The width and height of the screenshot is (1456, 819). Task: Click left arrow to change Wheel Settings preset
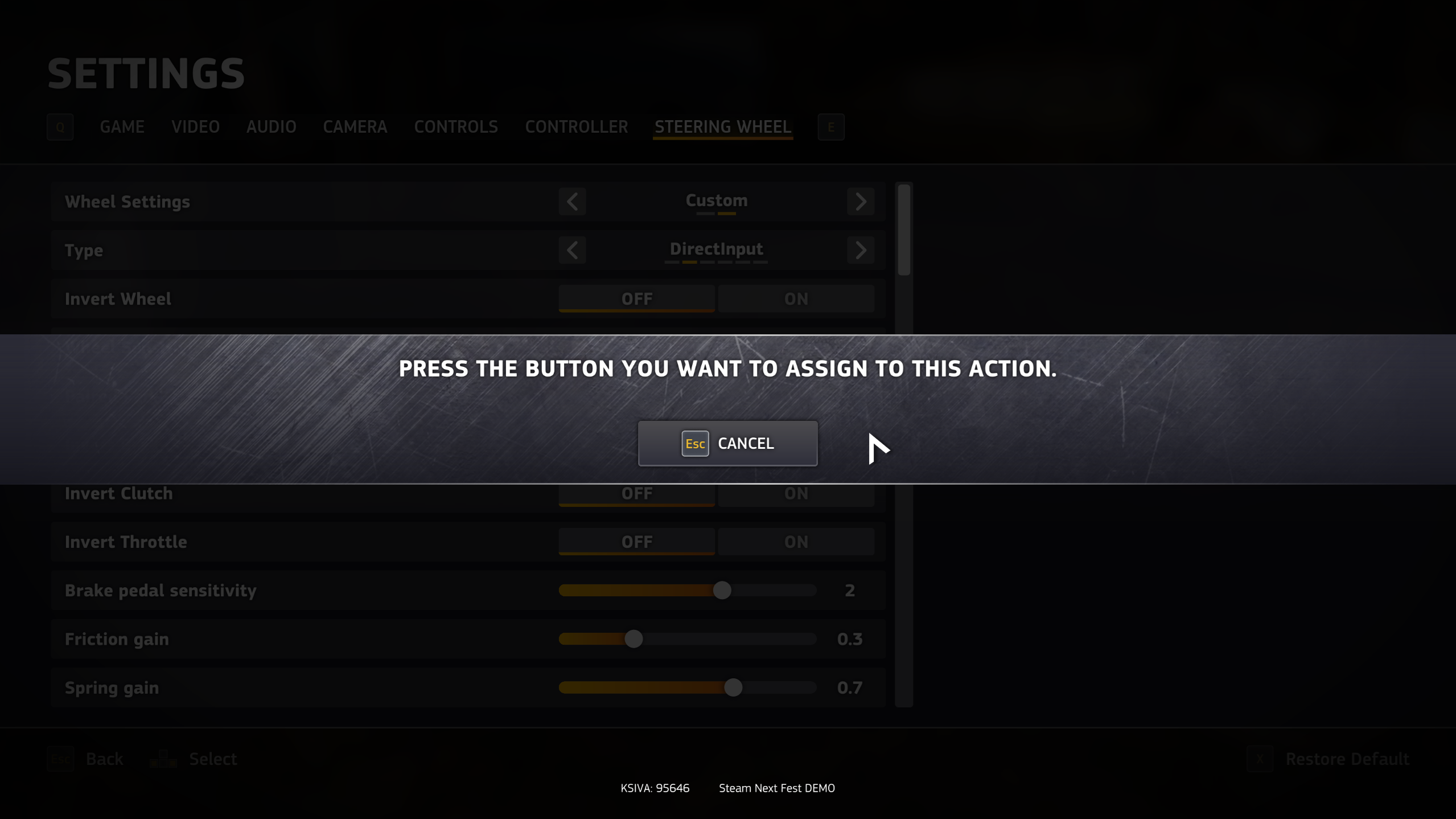(x=572, y=201)
